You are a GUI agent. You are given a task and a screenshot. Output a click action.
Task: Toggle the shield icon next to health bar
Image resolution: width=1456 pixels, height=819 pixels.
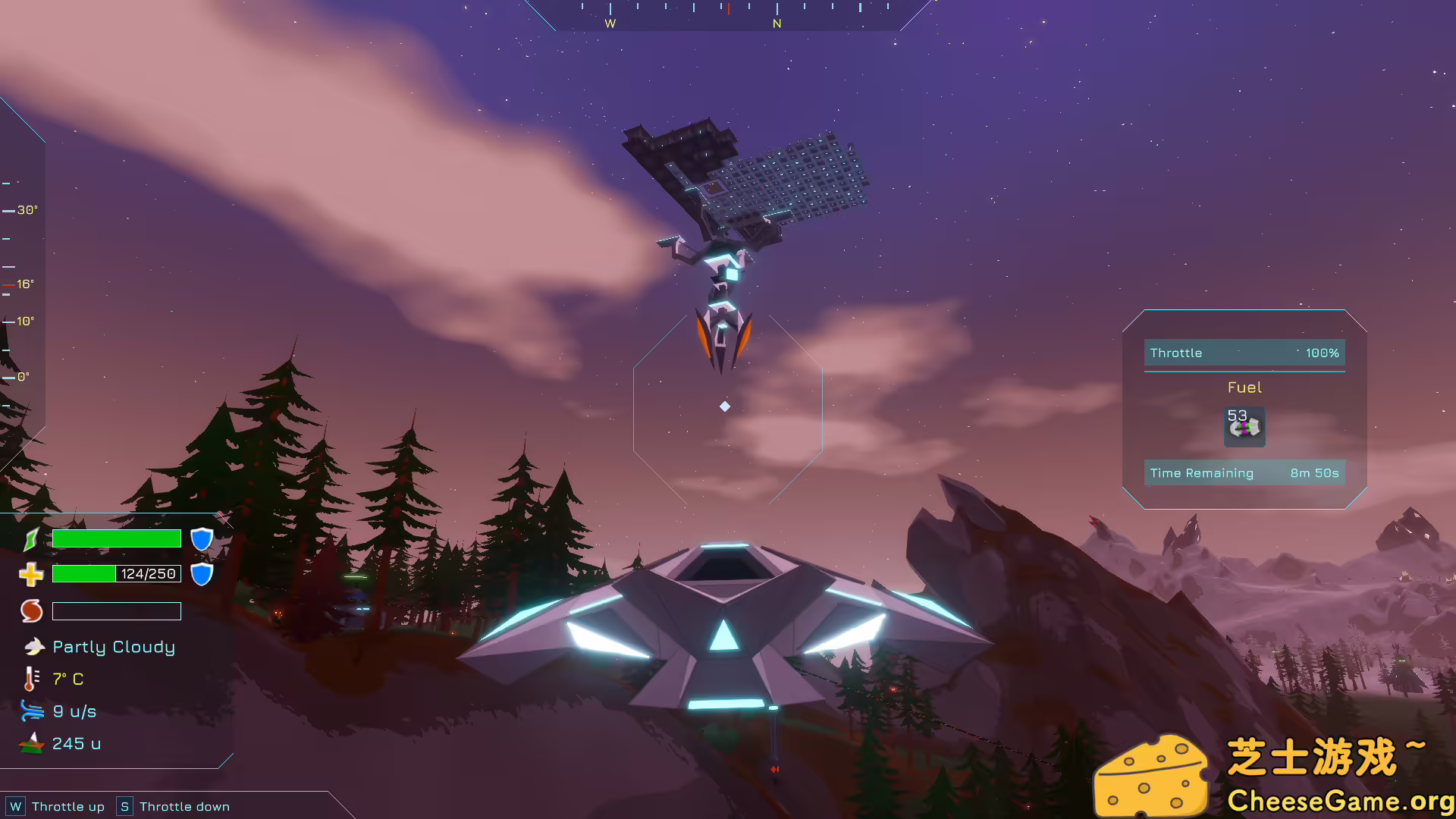pos(201,574)
